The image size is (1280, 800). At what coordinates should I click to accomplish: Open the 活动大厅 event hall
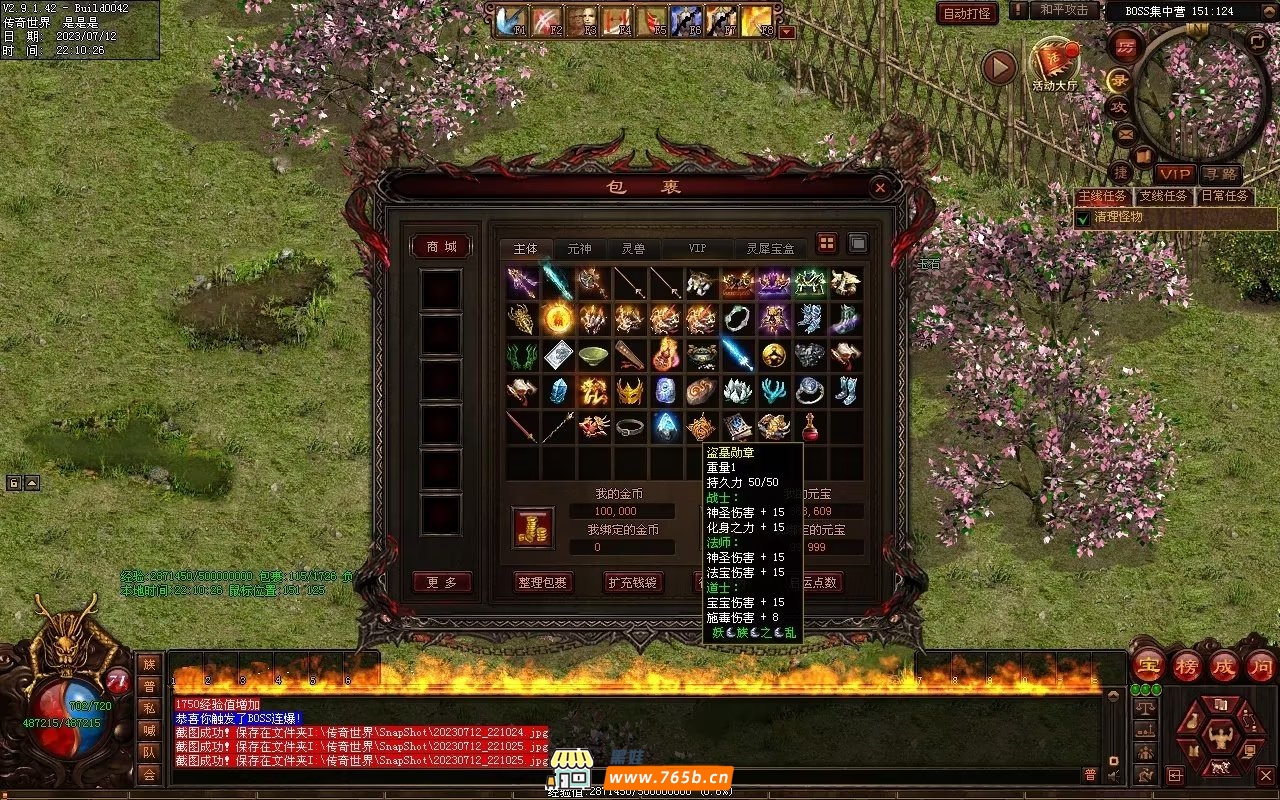tap(1054, 66)
